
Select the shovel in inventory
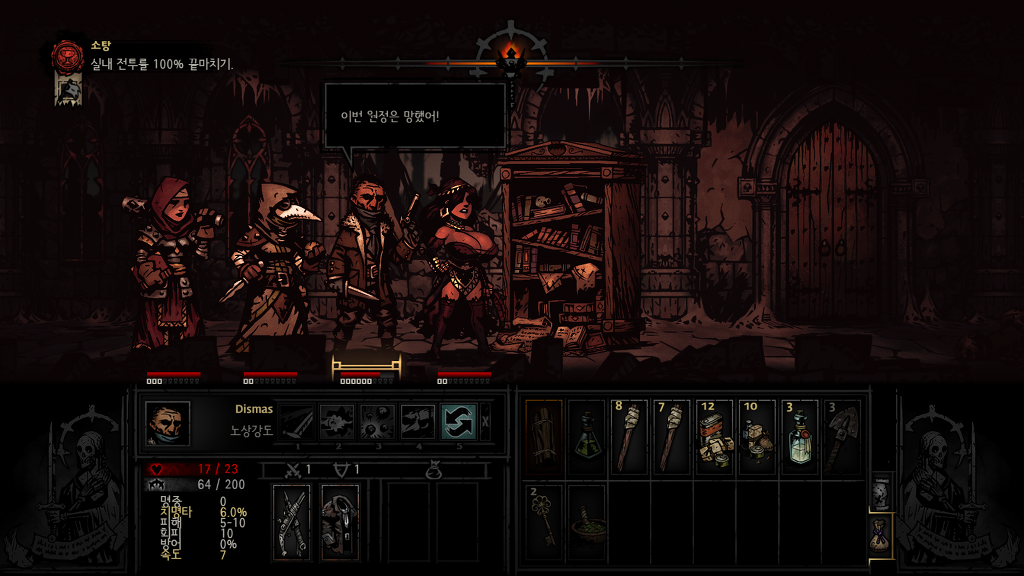[x=844, y=436]
